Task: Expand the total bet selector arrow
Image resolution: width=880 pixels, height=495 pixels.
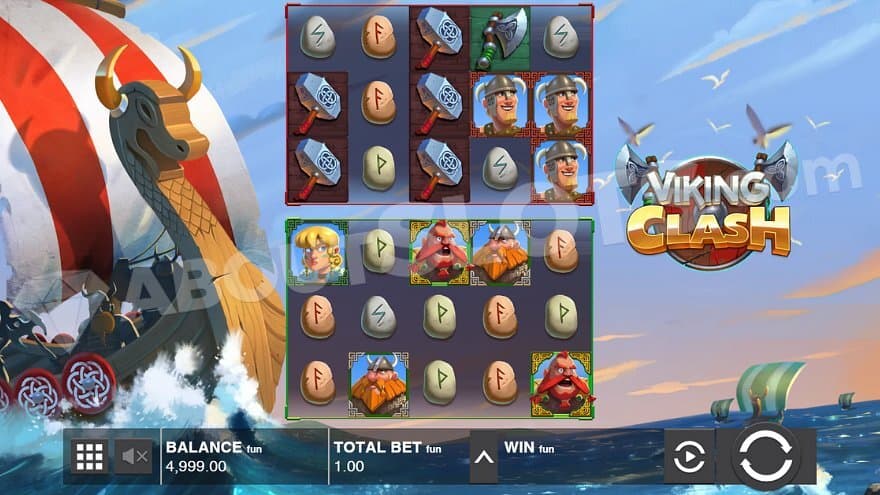Action: [483, 458]
